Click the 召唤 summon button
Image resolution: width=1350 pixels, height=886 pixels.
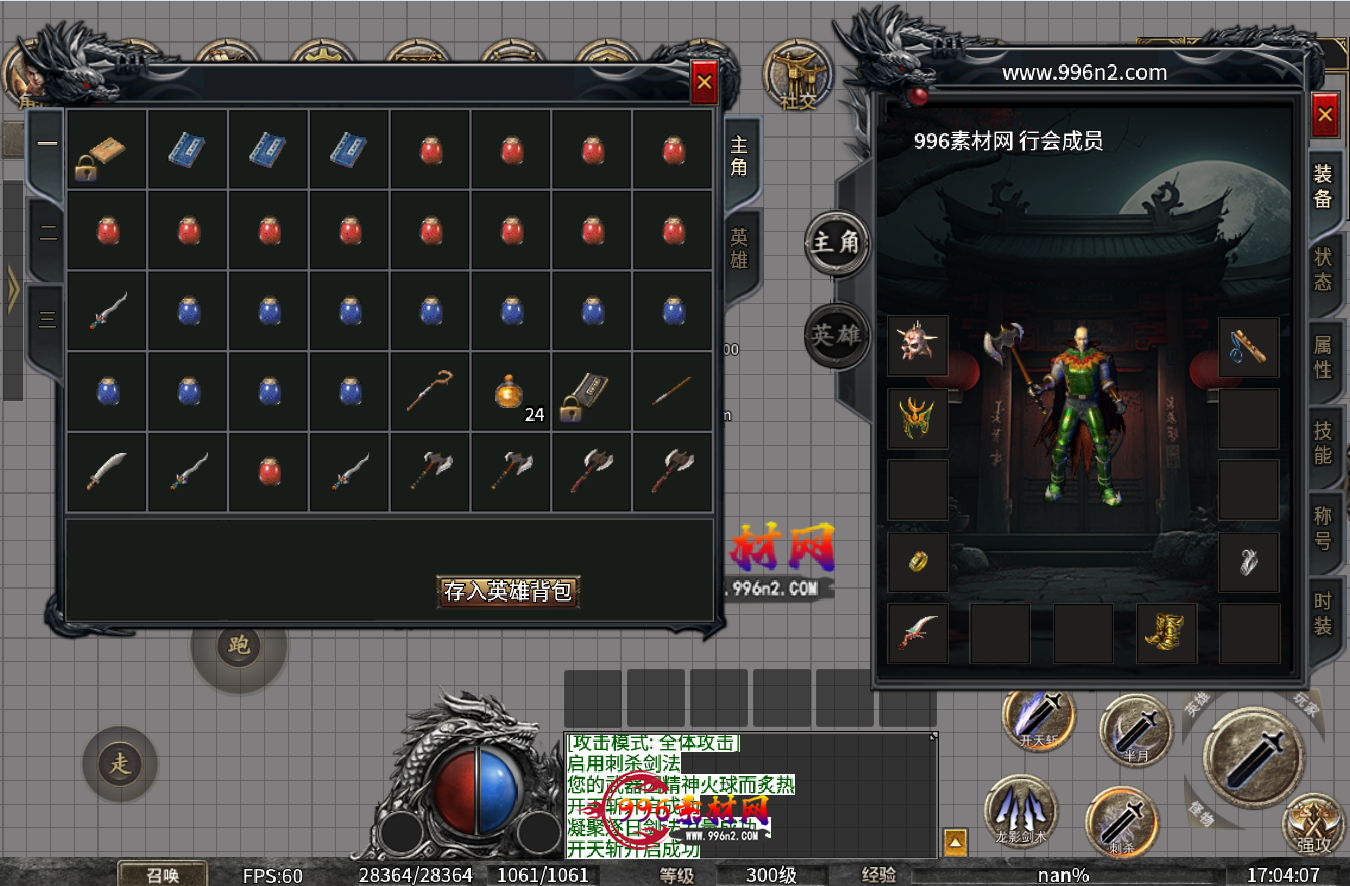[162, 874]
